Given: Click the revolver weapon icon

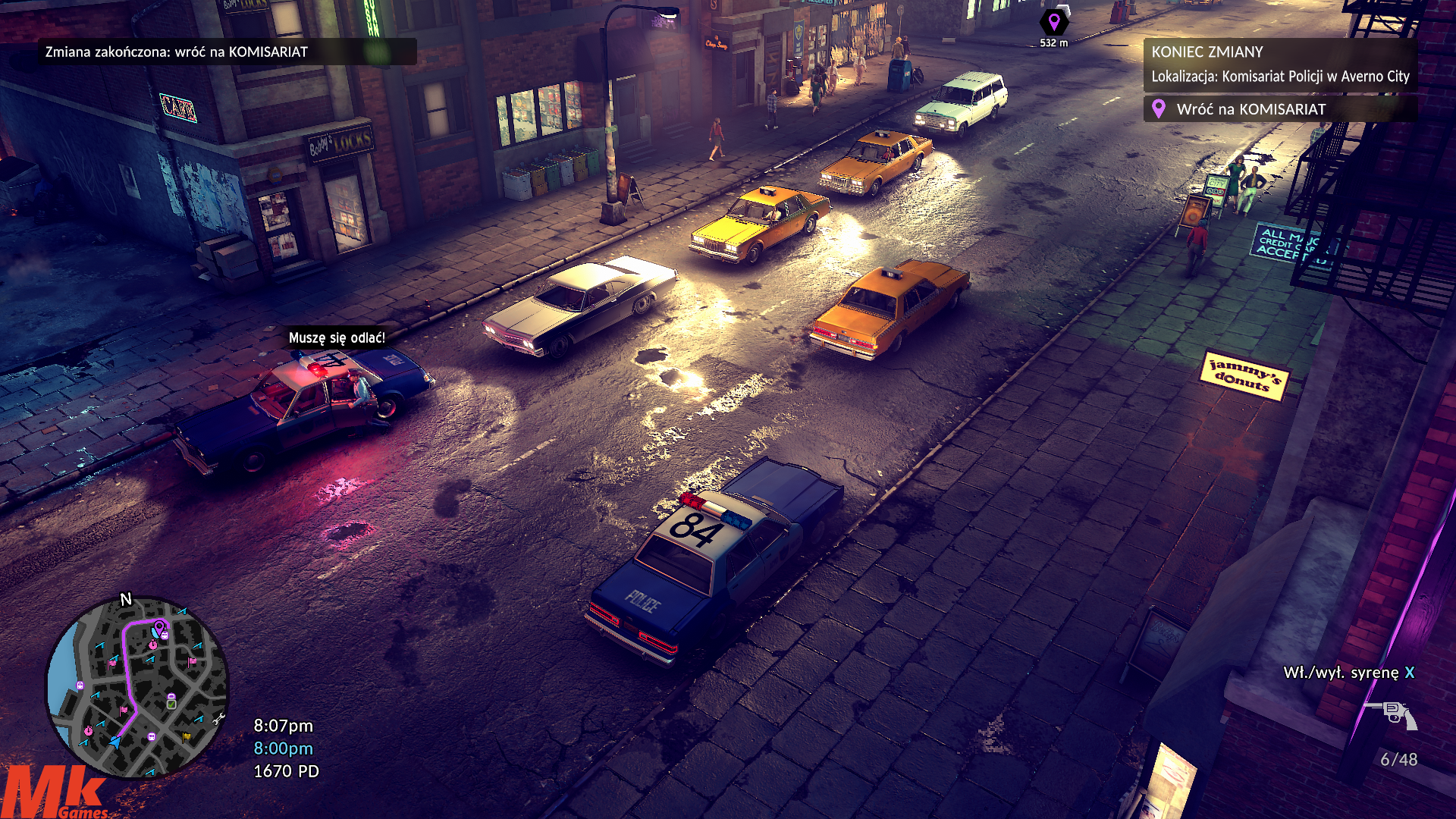Looking at the screenshot, I should tap(1392, 714).
